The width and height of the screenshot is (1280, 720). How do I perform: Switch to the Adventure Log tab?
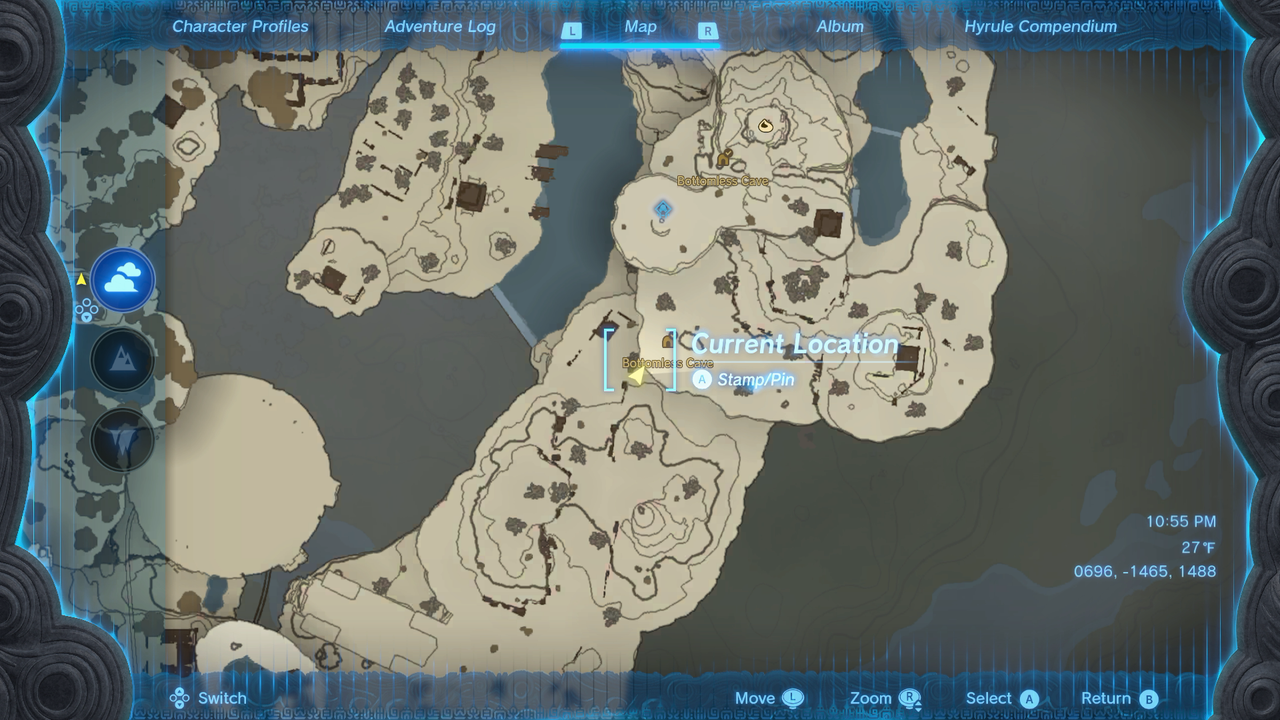point(440,27)
